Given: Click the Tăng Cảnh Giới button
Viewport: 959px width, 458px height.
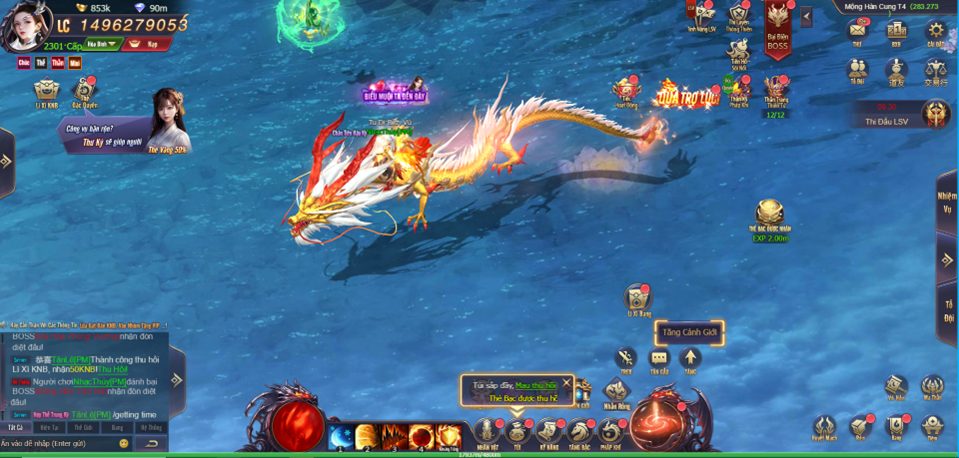Looking at the screenshot, I should click(x=689, y=332).
